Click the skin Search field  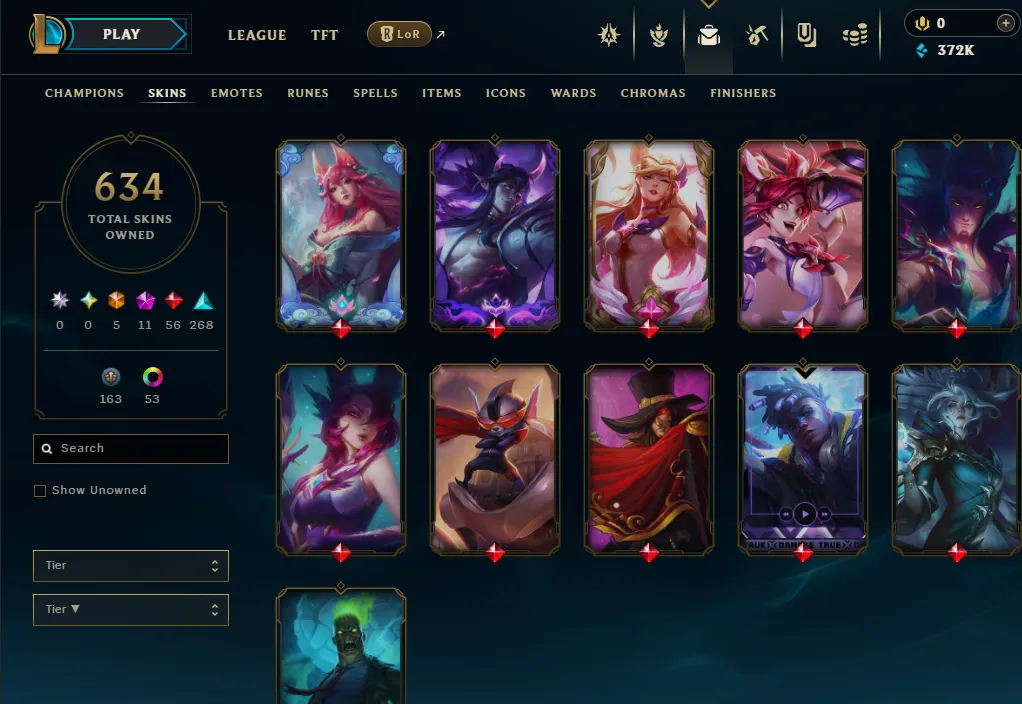pyautogui.click(x=131, y=449)
